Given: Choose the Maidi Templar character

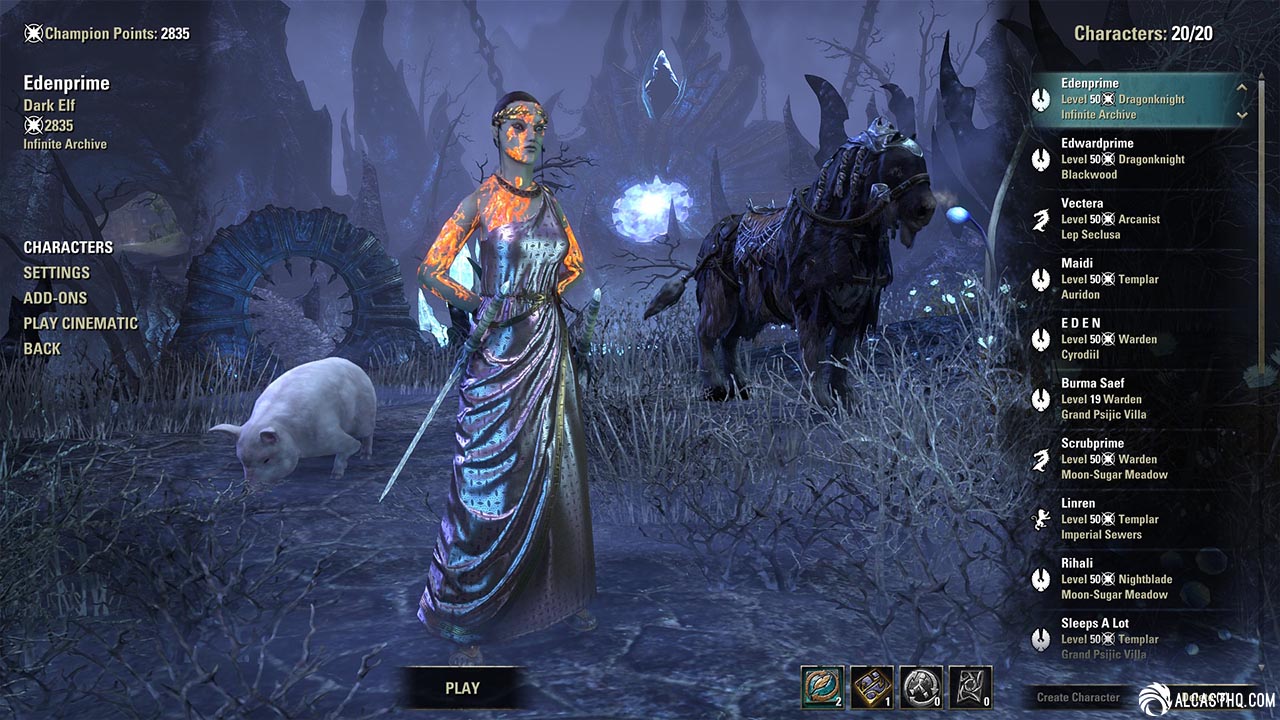Looking at the screenshot, I should pos(1108,279).
